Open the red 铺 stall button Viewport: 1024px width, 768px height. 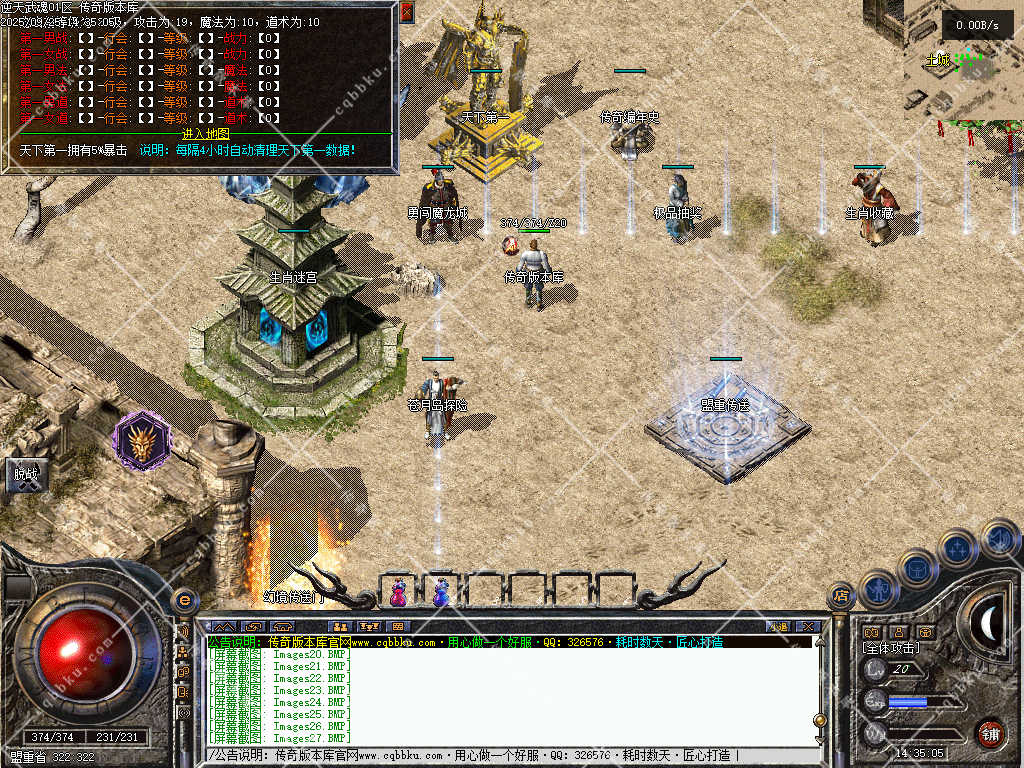coord(989,733)
